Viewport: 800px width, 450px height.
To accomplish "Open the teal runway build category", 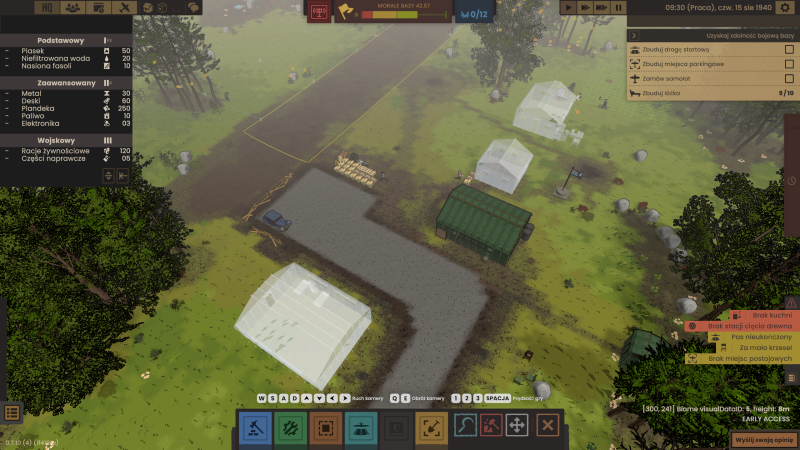I will click(361, 427).
